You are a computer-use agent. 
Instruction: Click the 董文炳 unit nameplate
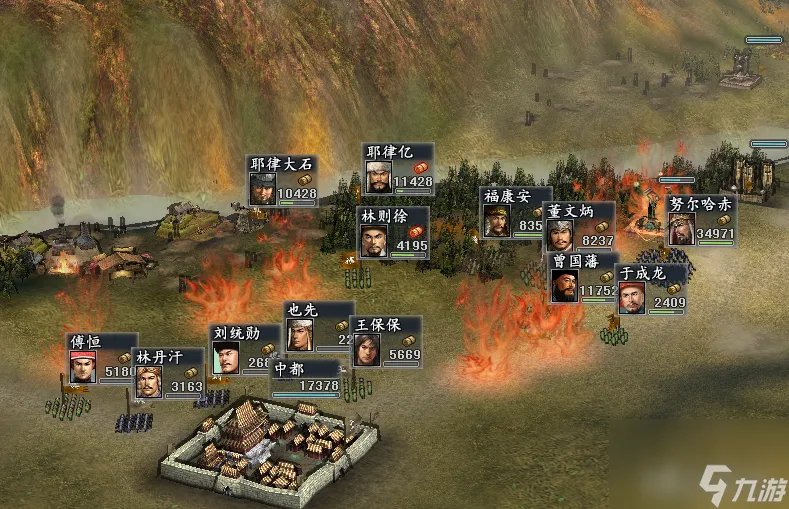(x=579, y=227)
